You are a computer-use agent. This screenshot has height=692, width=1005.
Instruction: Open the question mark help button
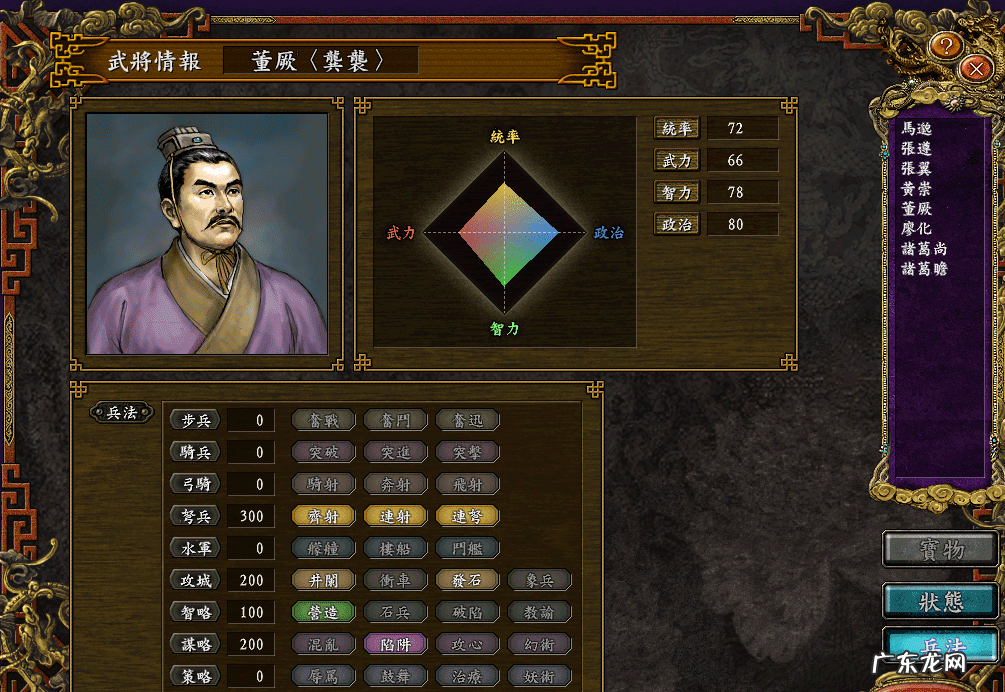tap(948, 44)
